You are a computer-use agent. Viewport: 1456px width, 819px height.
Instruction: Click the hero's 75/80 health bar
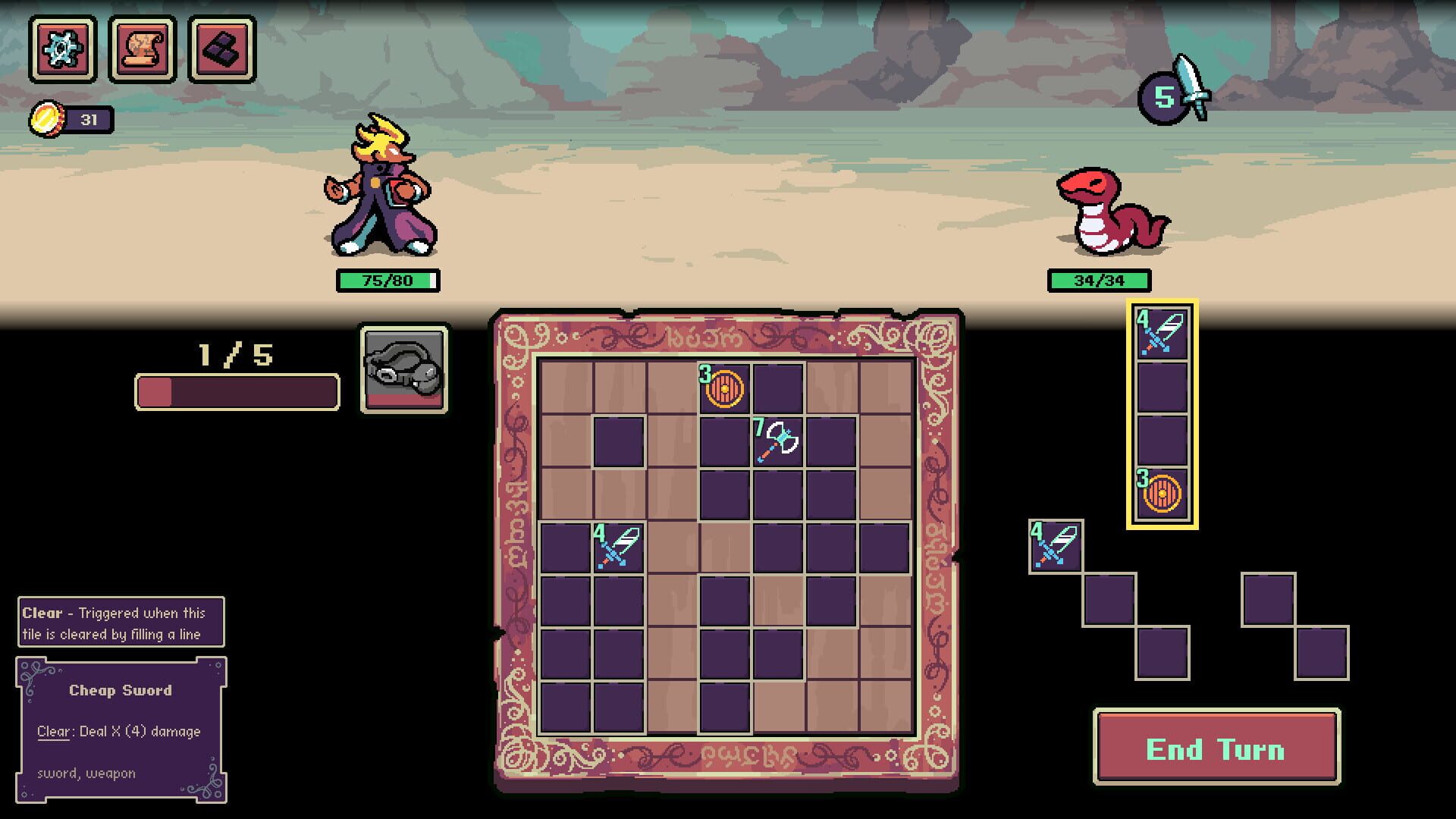387,280
